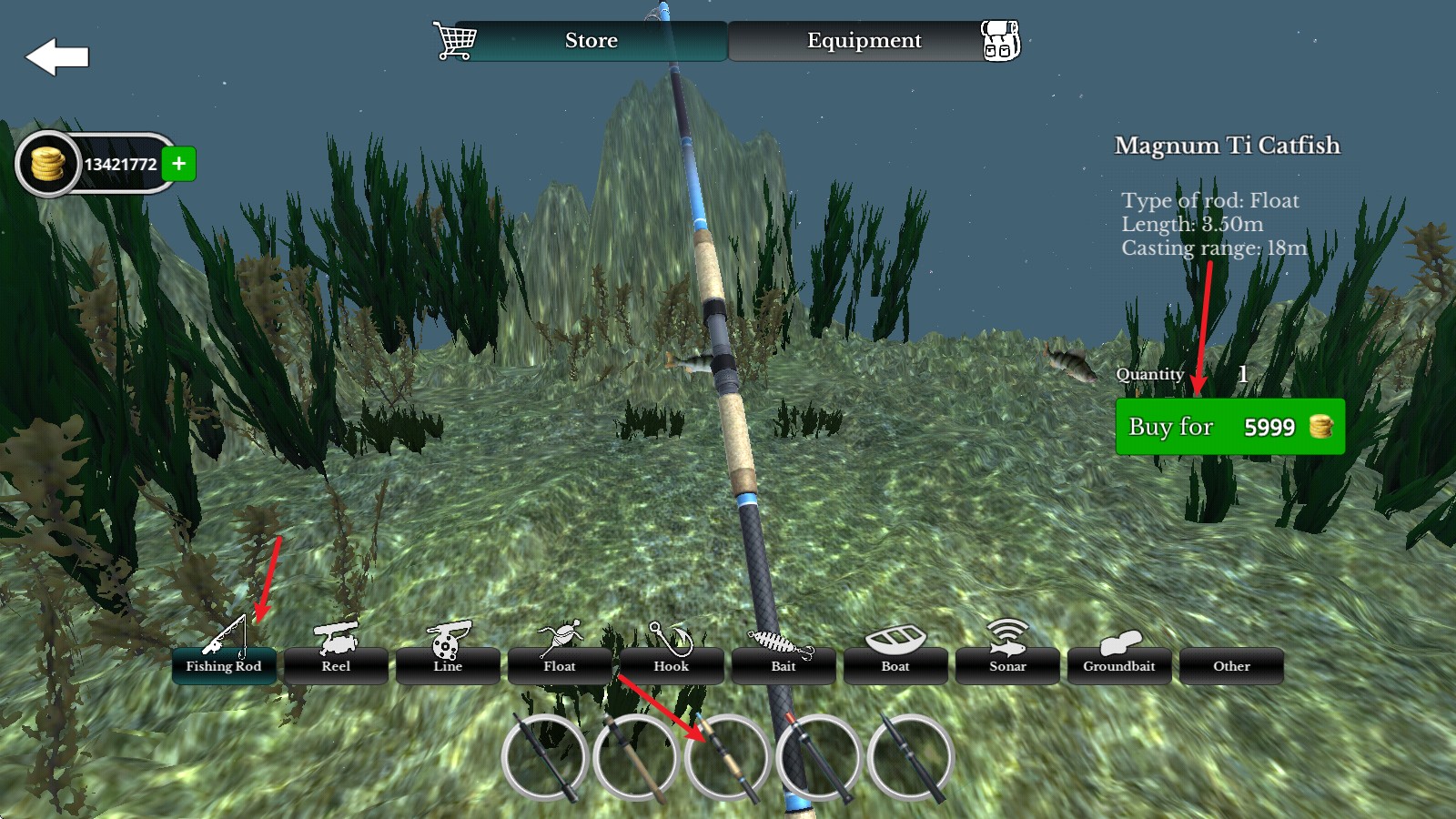The width and height of the screenshot is (1456, 819).
Task: View the Boat category
Action: point(895,665)
